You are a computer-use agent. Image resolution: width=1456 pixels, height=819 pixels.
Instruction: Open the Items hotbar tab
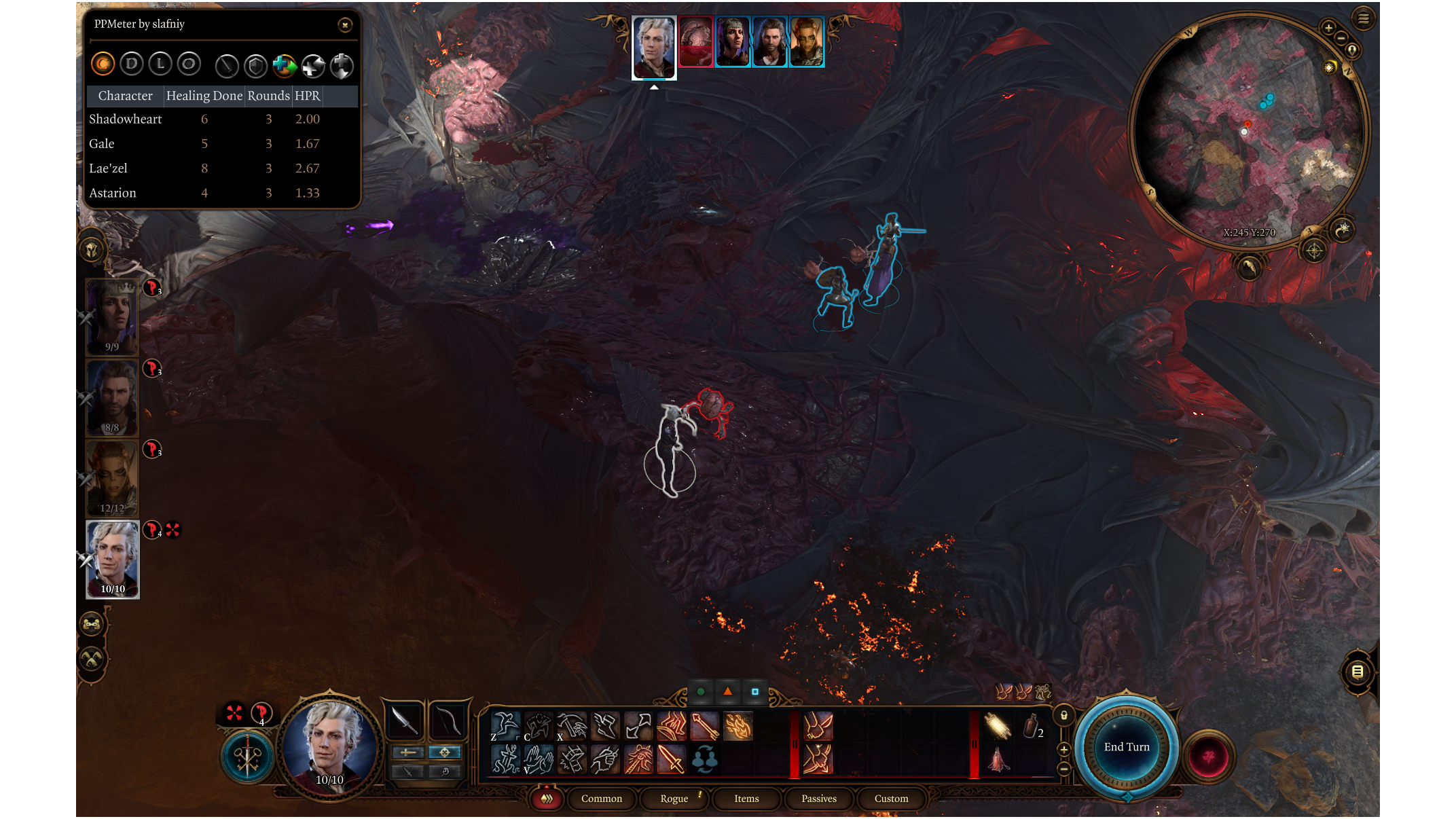pos(746,799)
